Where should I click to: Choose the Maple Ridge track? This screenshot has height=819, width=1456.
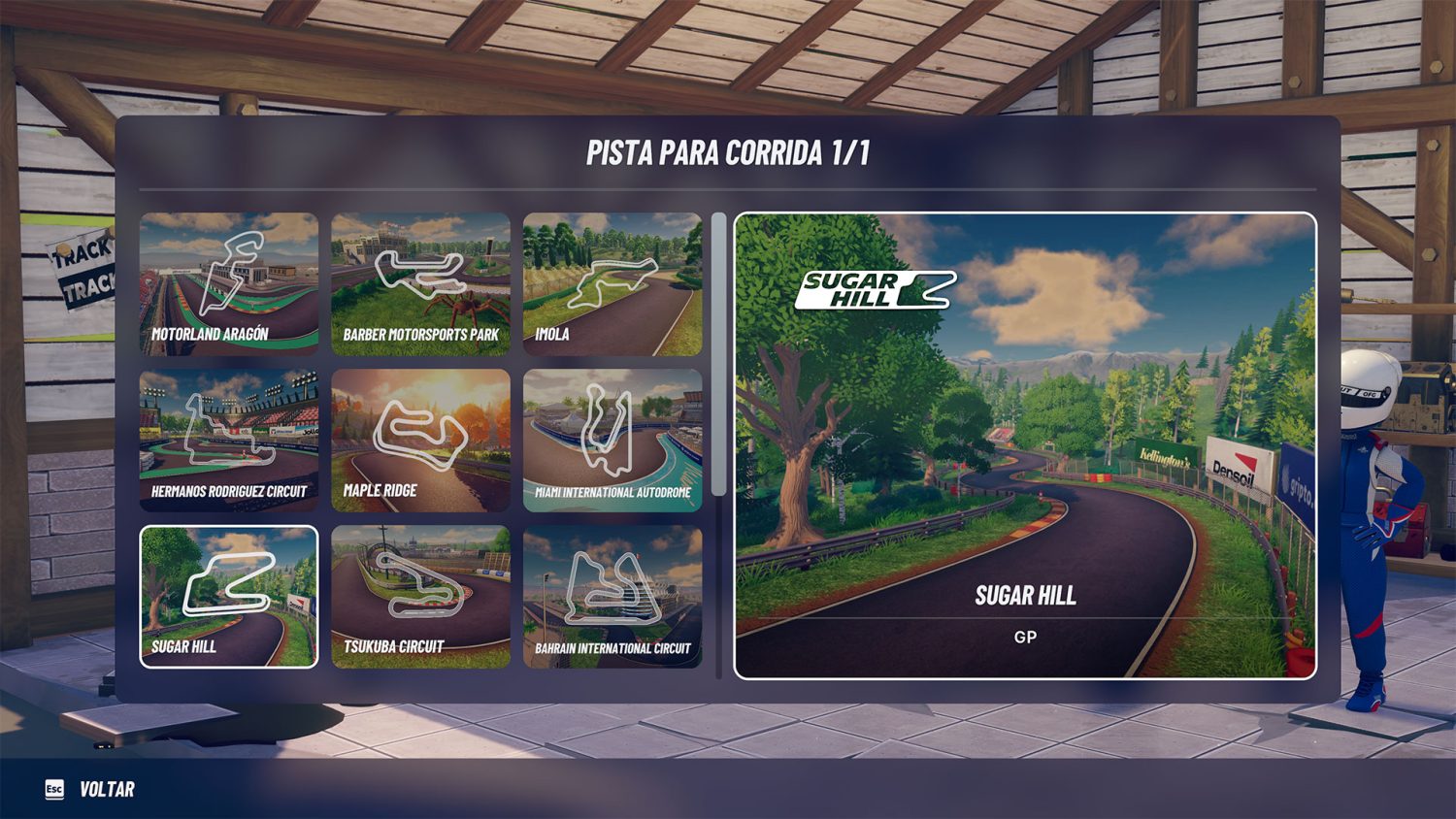click(x=420, y=440)
